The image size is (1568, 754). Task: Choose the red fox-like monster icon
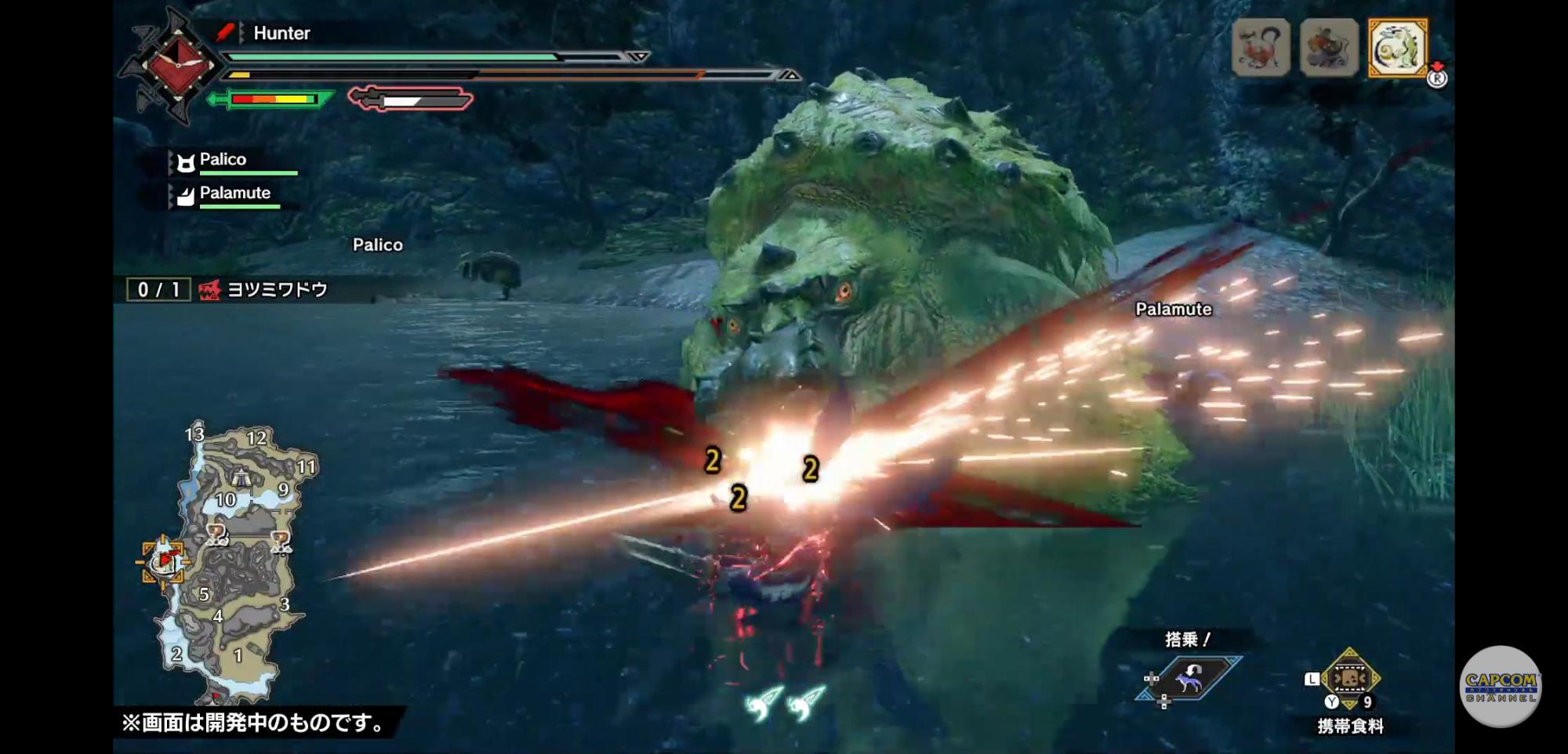(x=1261, y=48)
